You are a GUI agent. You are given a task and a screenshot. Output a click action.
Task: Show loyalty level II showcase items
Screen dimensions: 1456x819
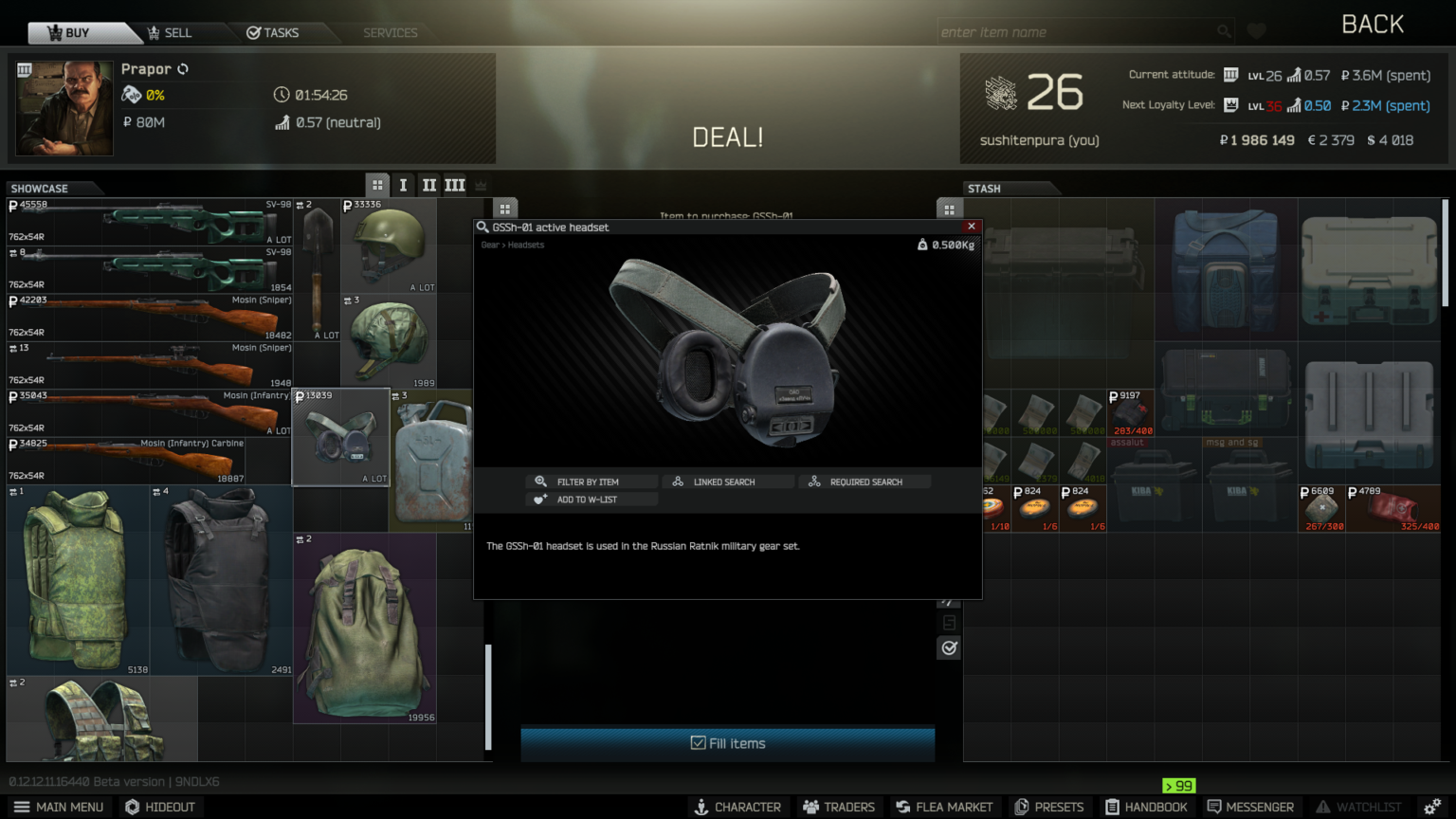coord(428,185)
